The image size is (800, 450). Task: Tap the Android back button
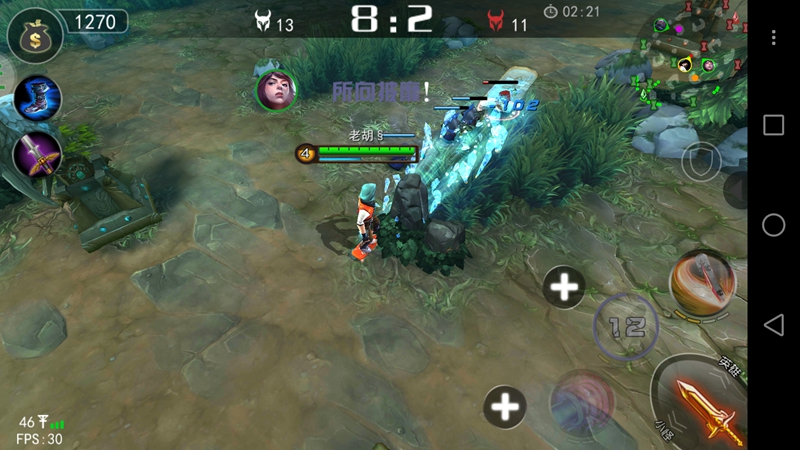tap(773, 324)
